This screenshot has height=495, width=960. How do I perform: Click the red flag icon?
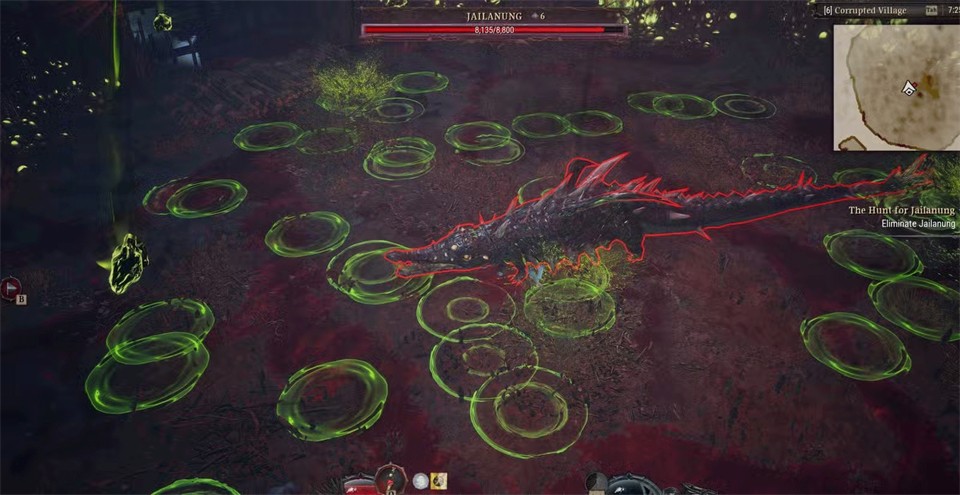11,287
